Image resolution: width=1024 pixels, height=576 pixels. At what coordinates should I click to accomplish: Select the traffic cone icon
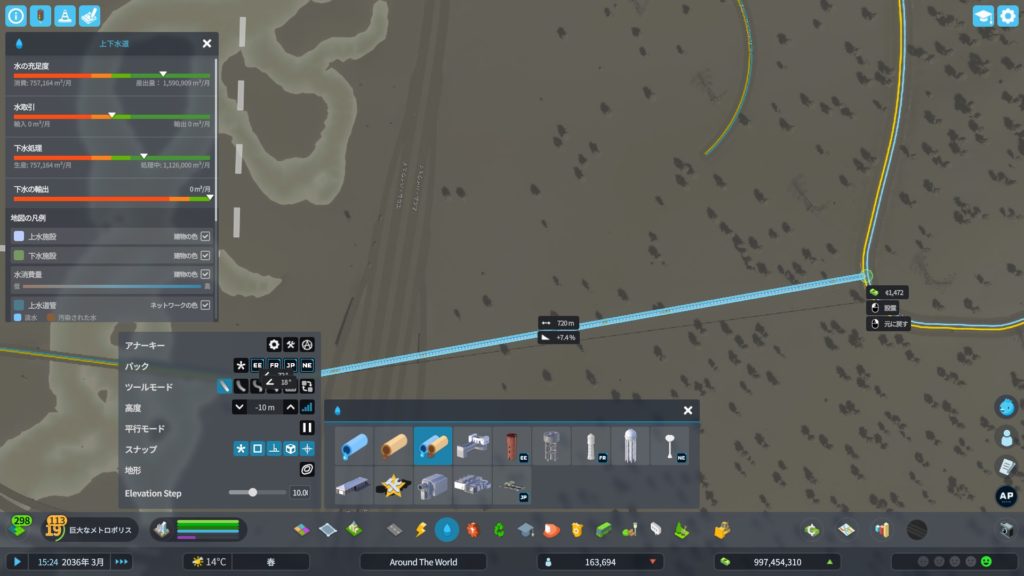point(65,16)
